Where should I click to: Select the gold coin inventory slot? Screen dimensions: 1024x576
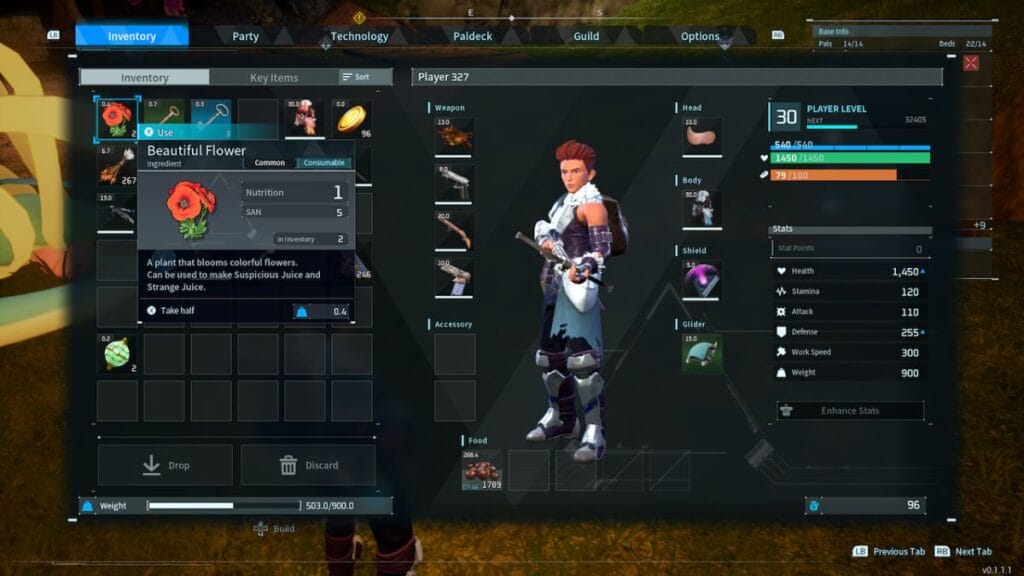pos(351,119)
